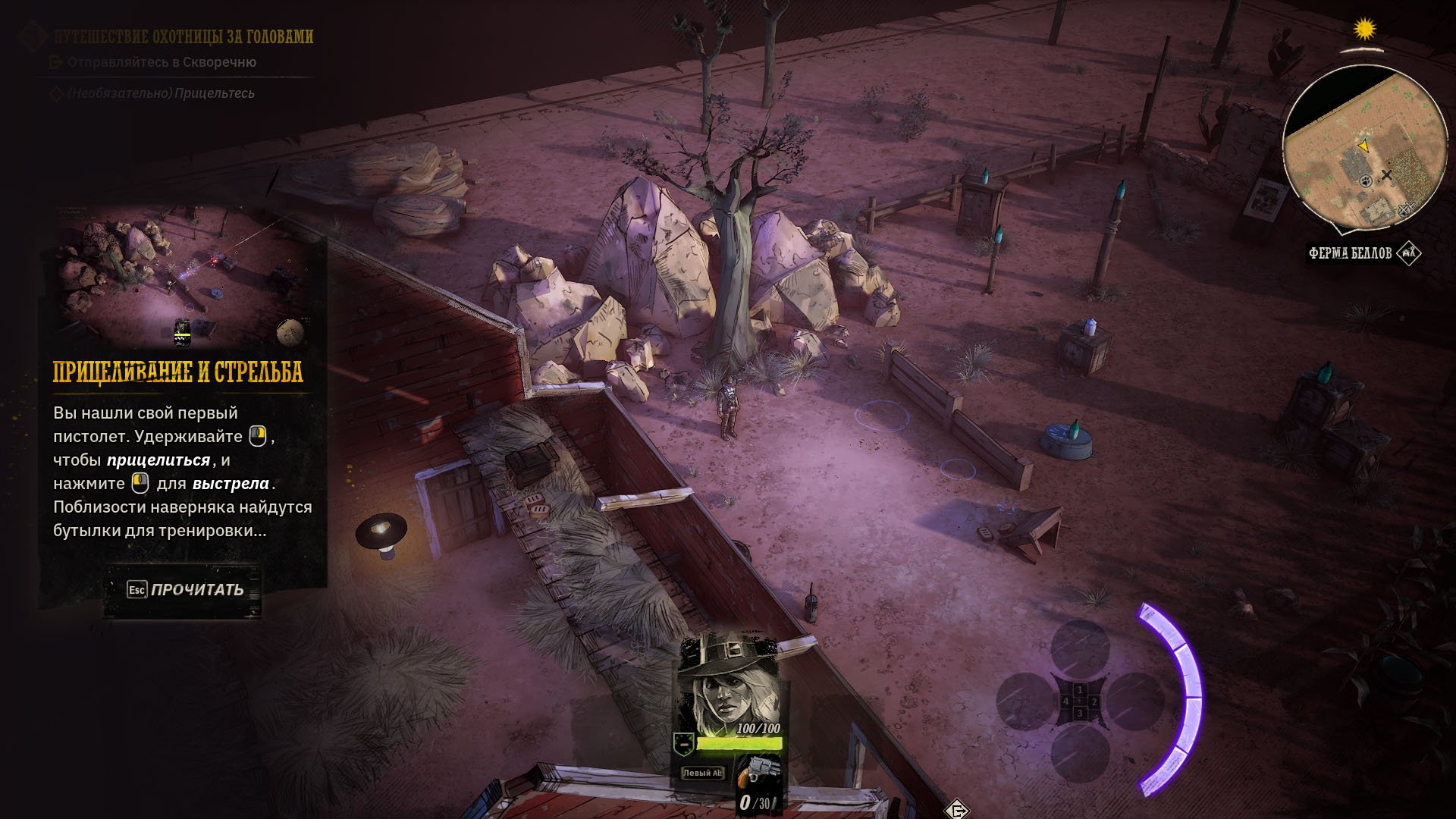Select the objective to head to Скворечня
Screen dimensions: 1456x819
pos(161,62)
